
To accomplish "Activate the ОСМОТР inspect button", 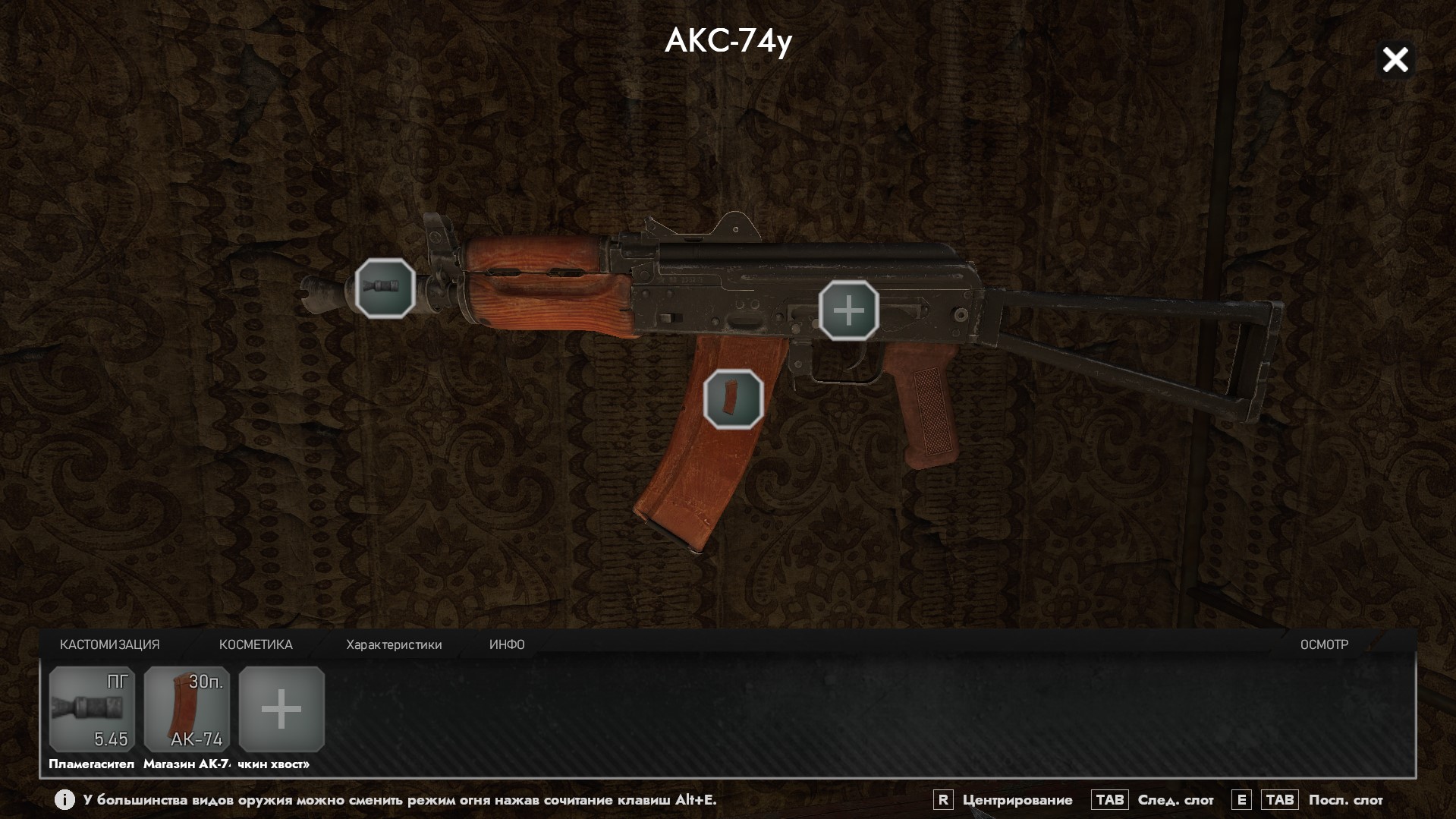I will 1324,644.
